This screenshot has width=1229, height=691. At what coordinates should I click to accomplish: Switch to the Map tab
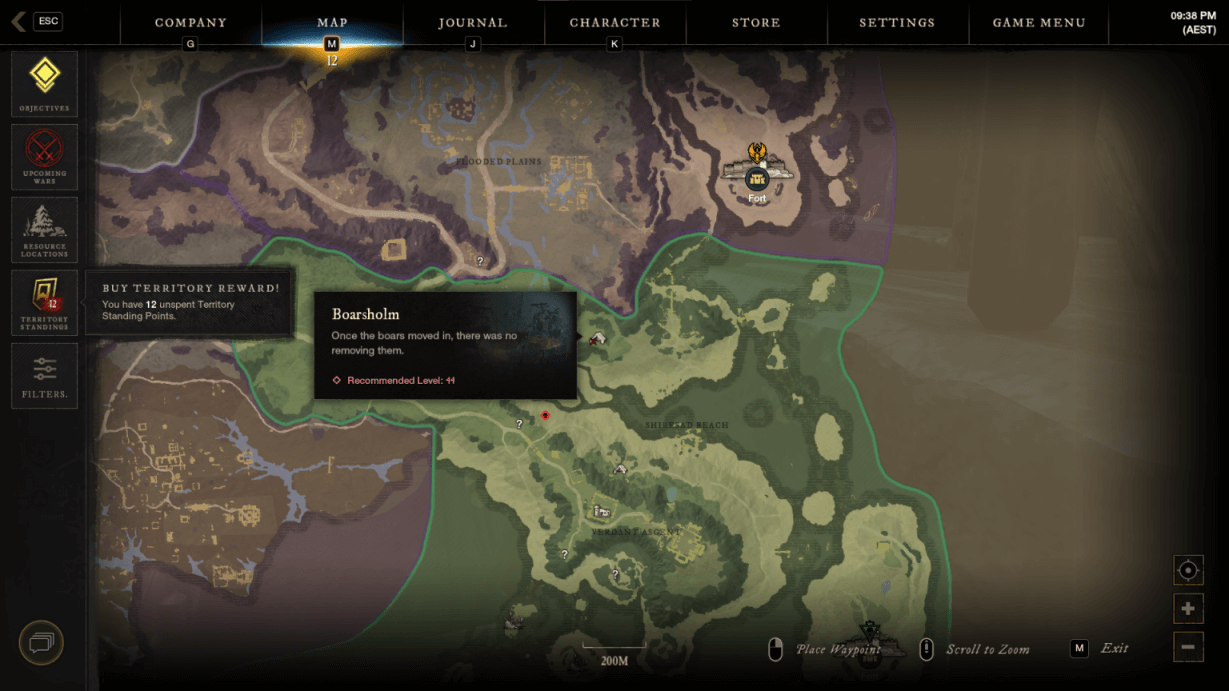click(x=332, y=22)
